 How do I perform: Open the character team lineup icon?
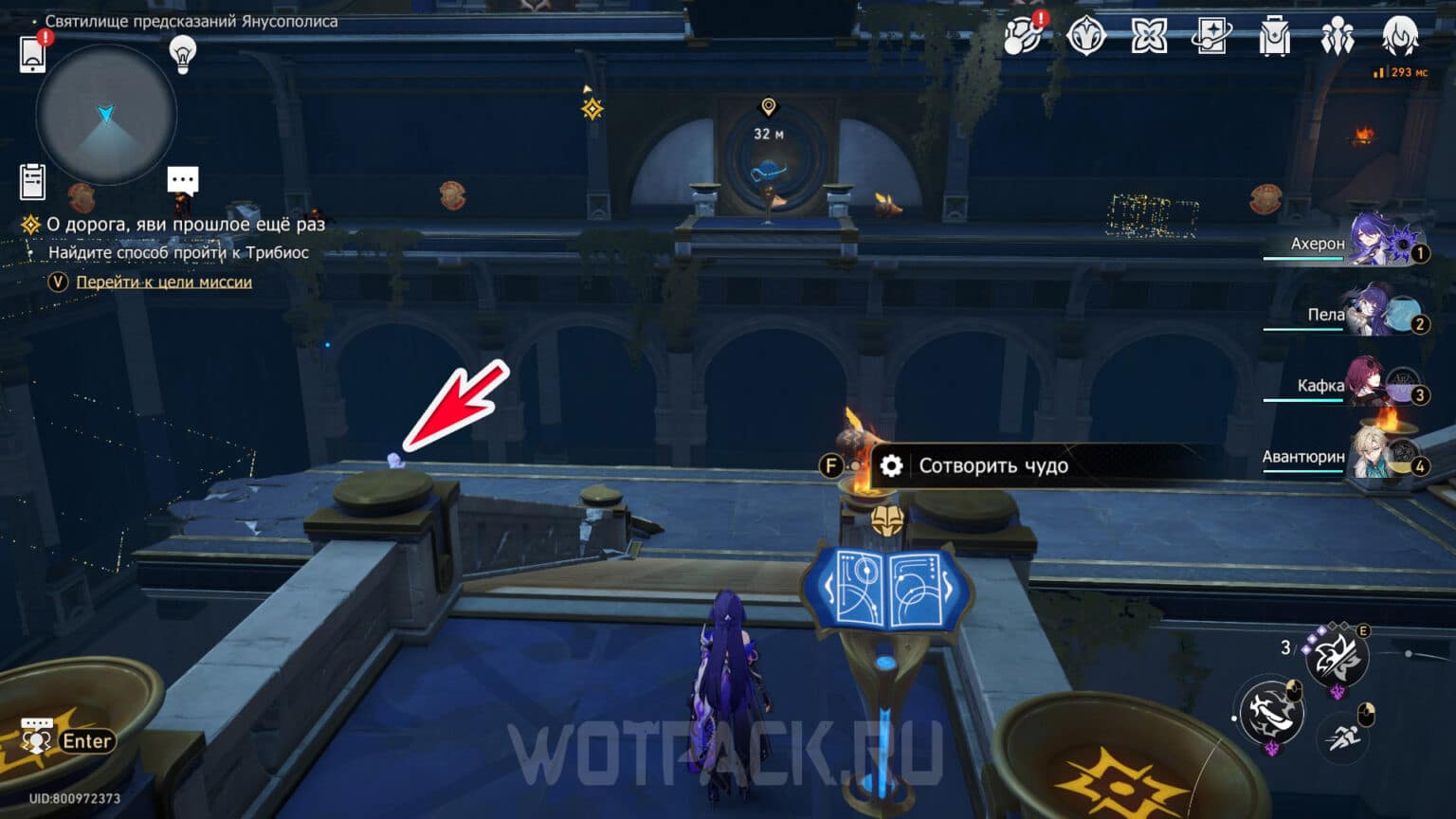coord(1338,36)
